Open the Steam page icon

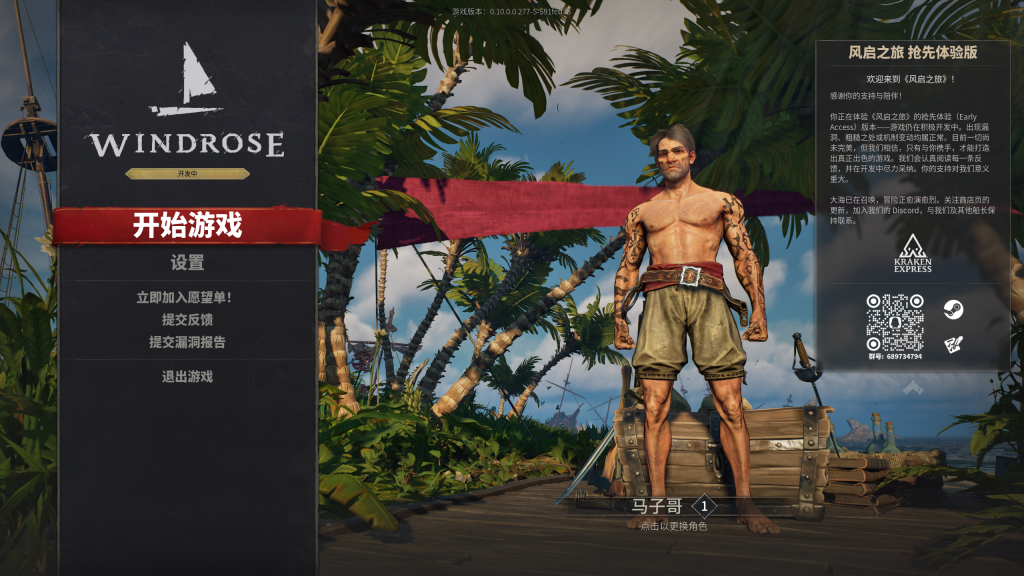953,309
